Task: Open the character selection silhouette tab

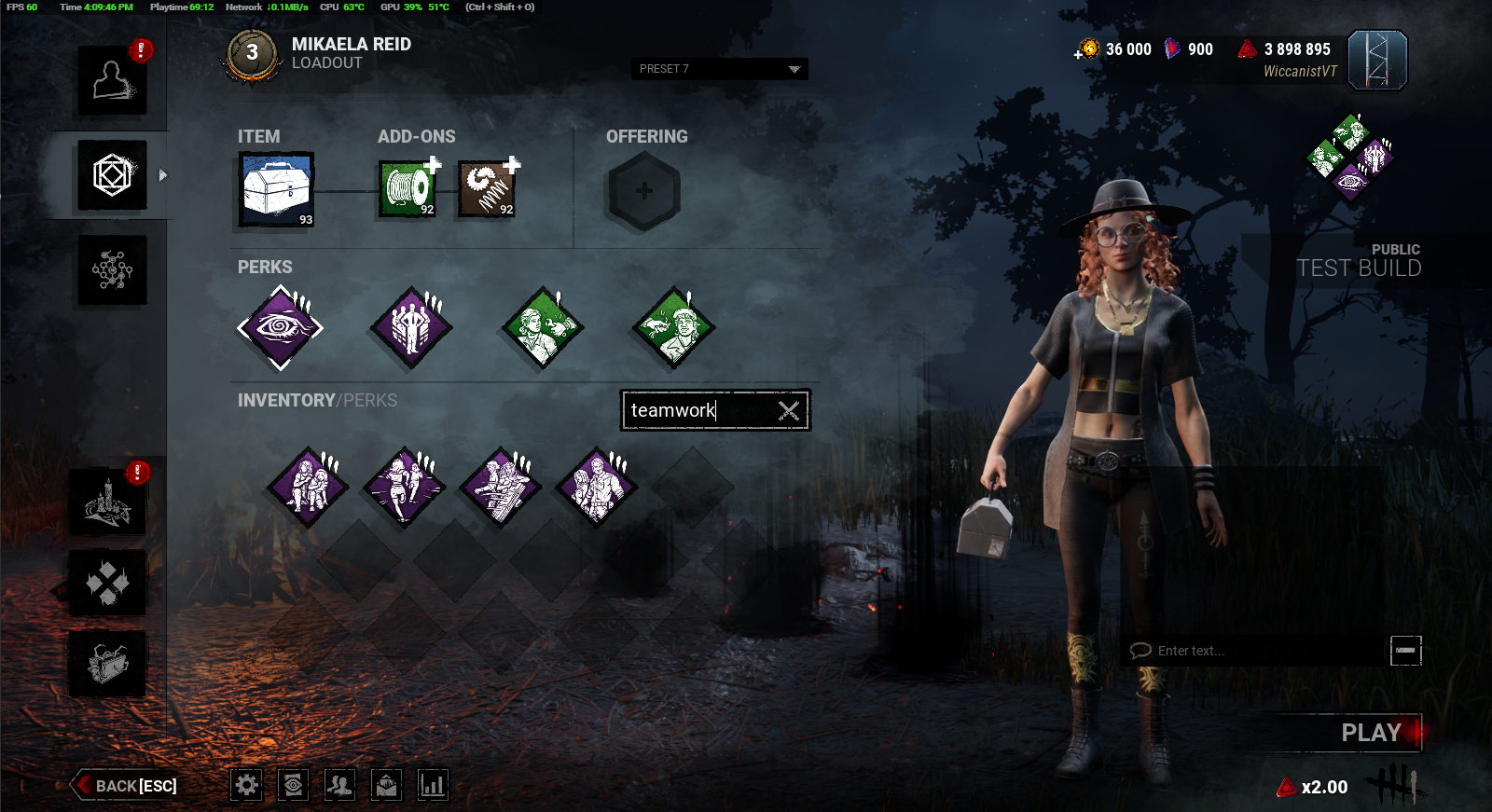Action: click(x=112, y=81)
